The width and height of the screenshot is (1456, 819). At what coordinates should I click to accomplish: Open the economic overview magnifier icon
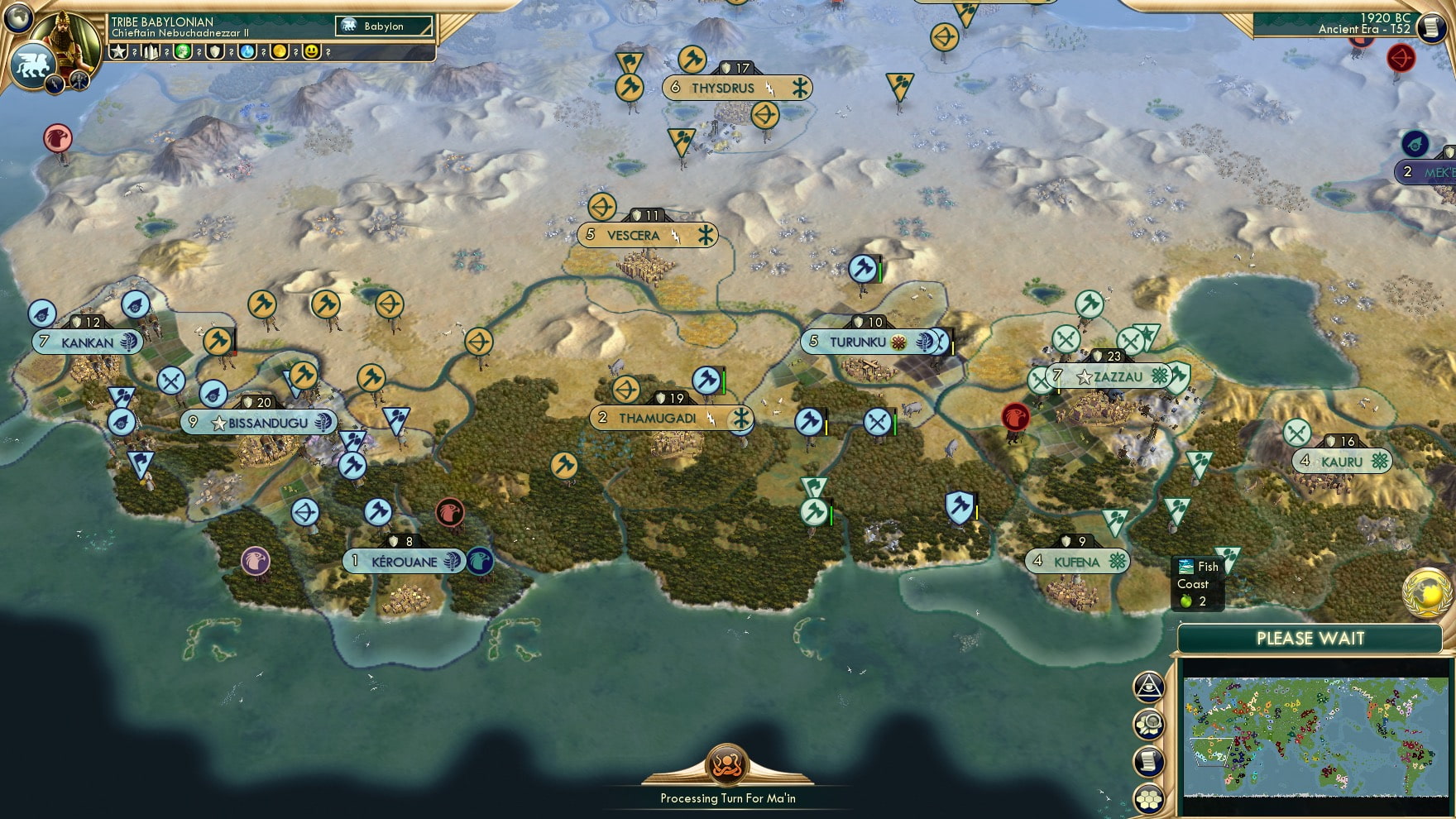[1148, 723]
